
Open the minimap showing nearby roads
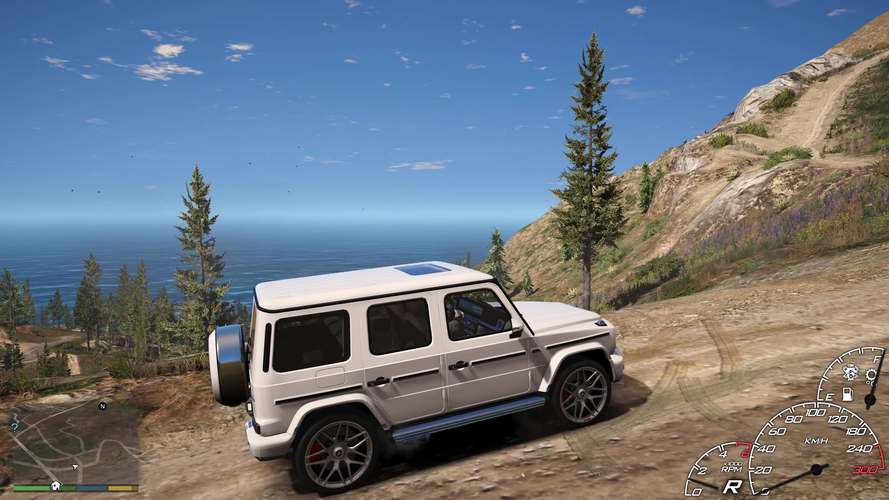coord(75,440)
